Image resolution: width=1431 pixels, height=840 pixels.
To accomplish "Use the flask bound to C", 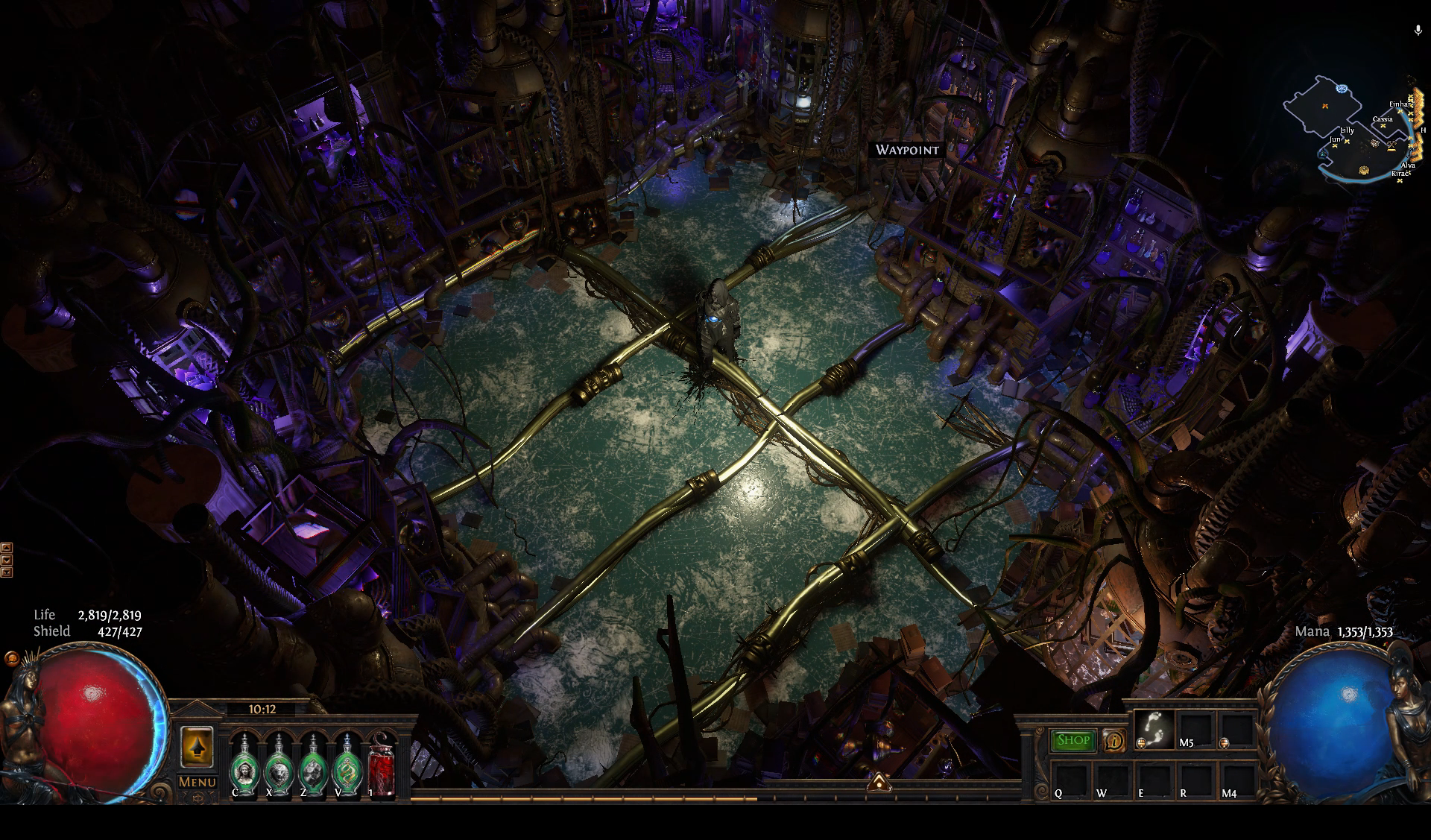I will [x=243, y=764].
